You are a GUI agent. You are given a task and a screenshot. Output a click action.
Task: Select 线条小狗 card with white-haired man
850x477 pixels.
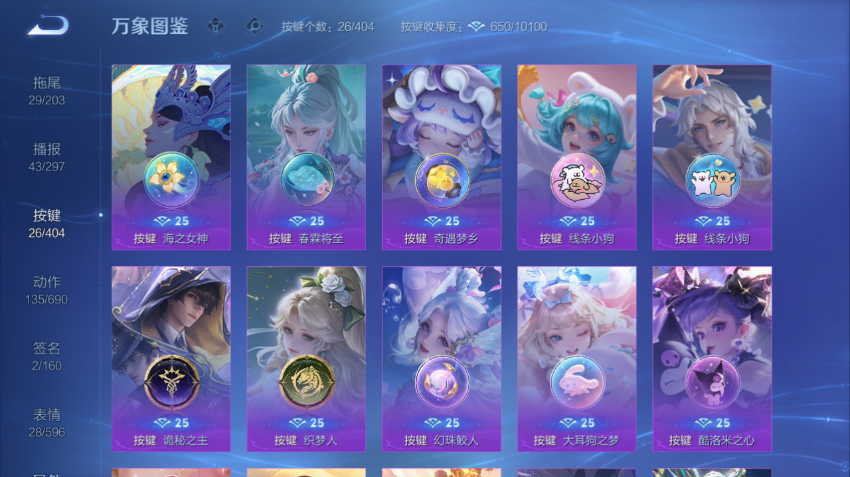(712, 157)
